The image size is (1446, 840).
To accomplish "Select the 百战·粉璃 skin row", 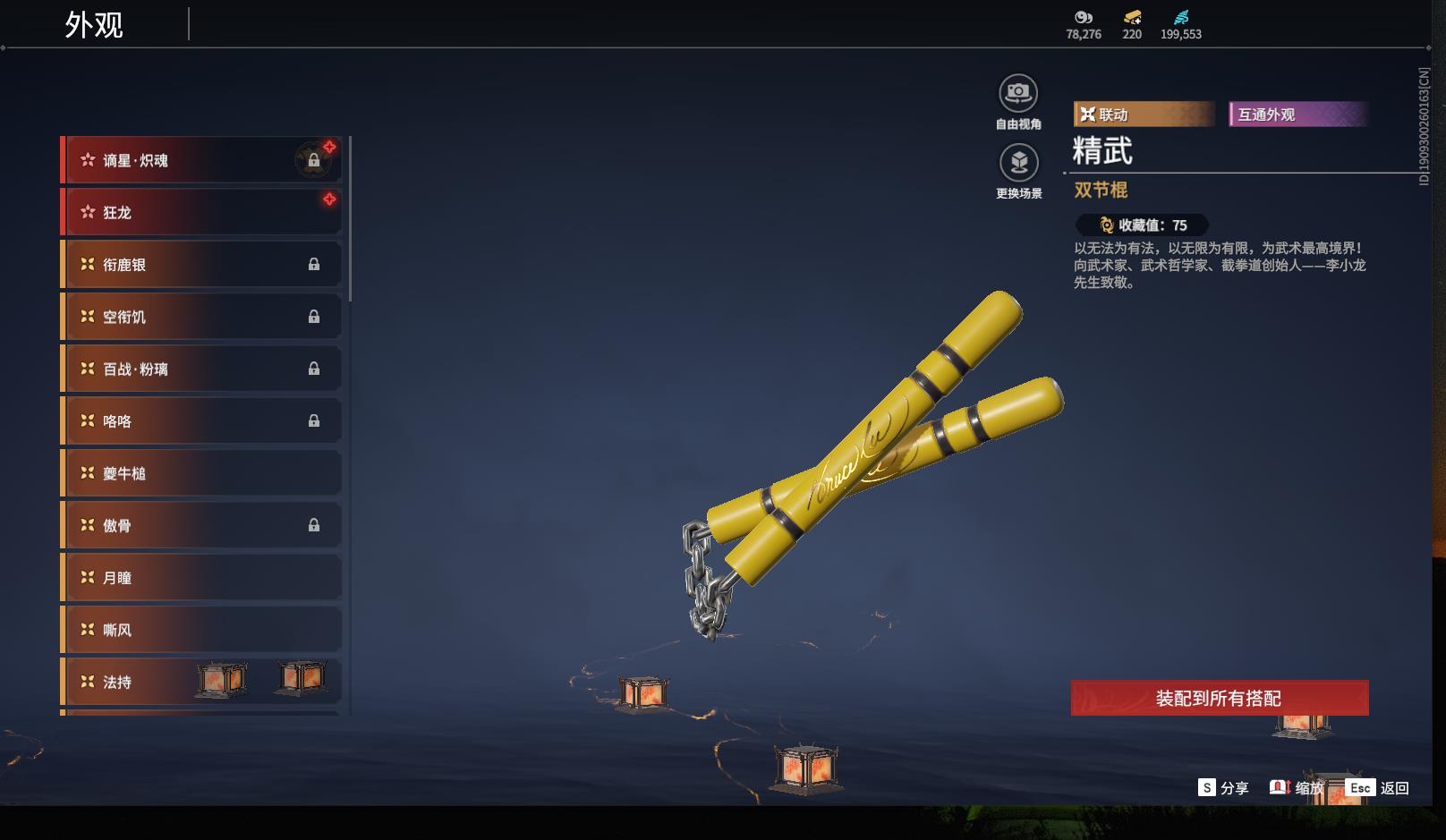I will [201, 369].
